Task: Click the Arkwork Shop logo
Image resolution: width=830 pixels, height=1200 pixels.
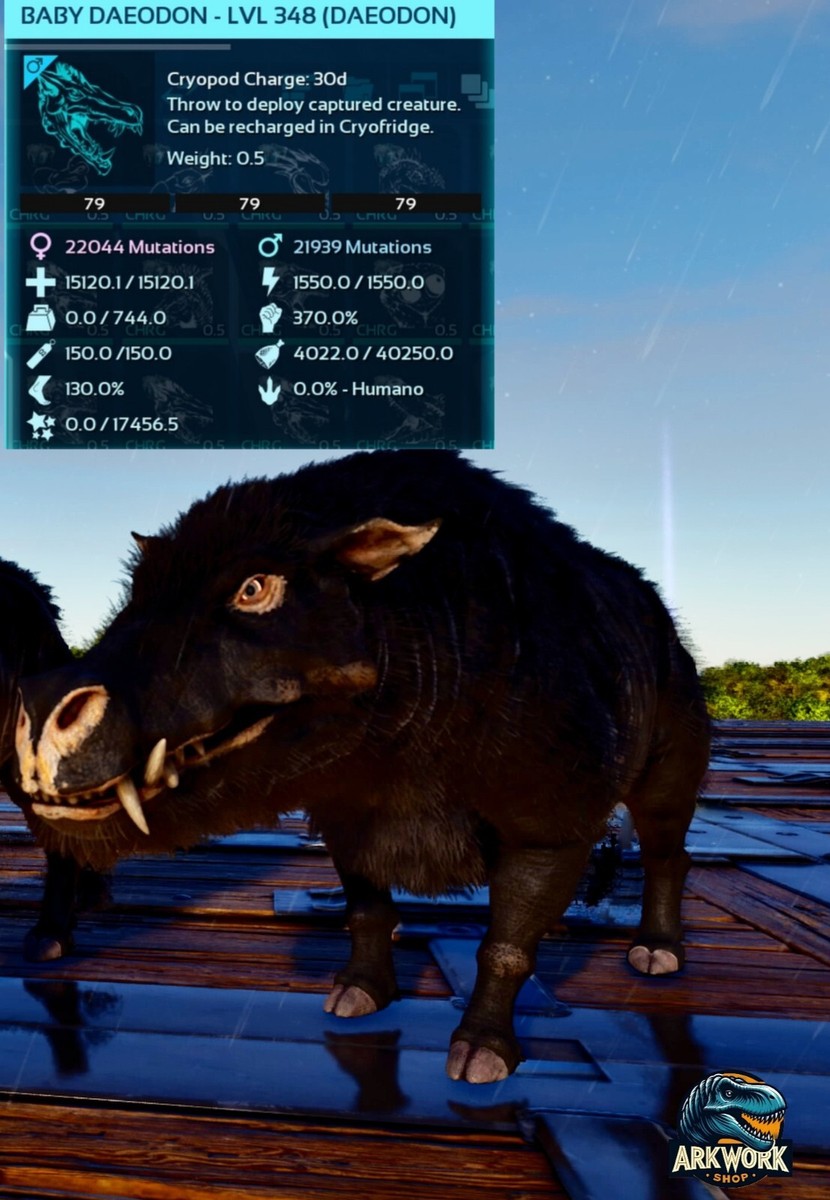Action: click(x=731, y=1129)
